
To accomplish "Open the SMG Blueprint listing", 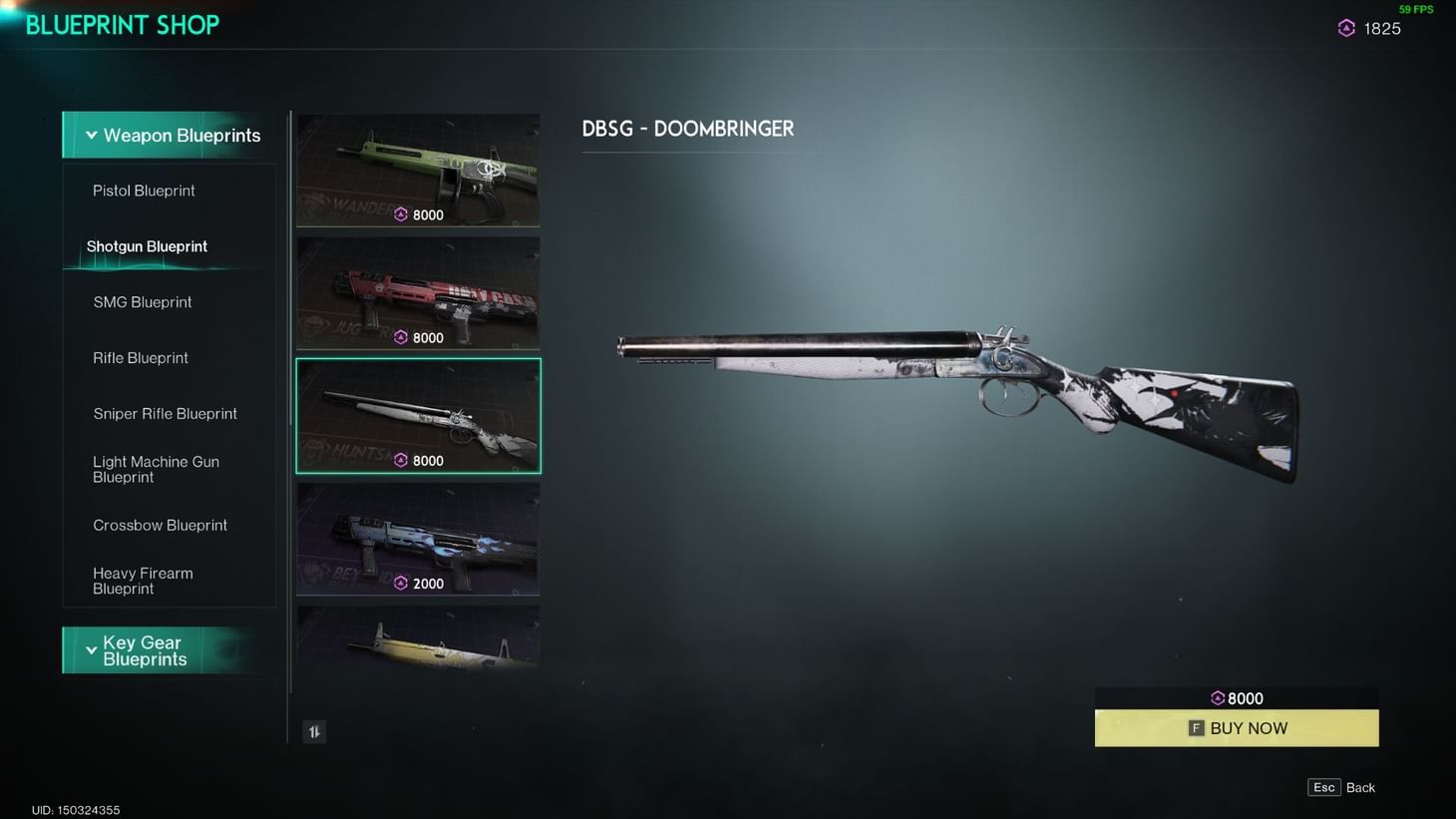I will (143, 302).
